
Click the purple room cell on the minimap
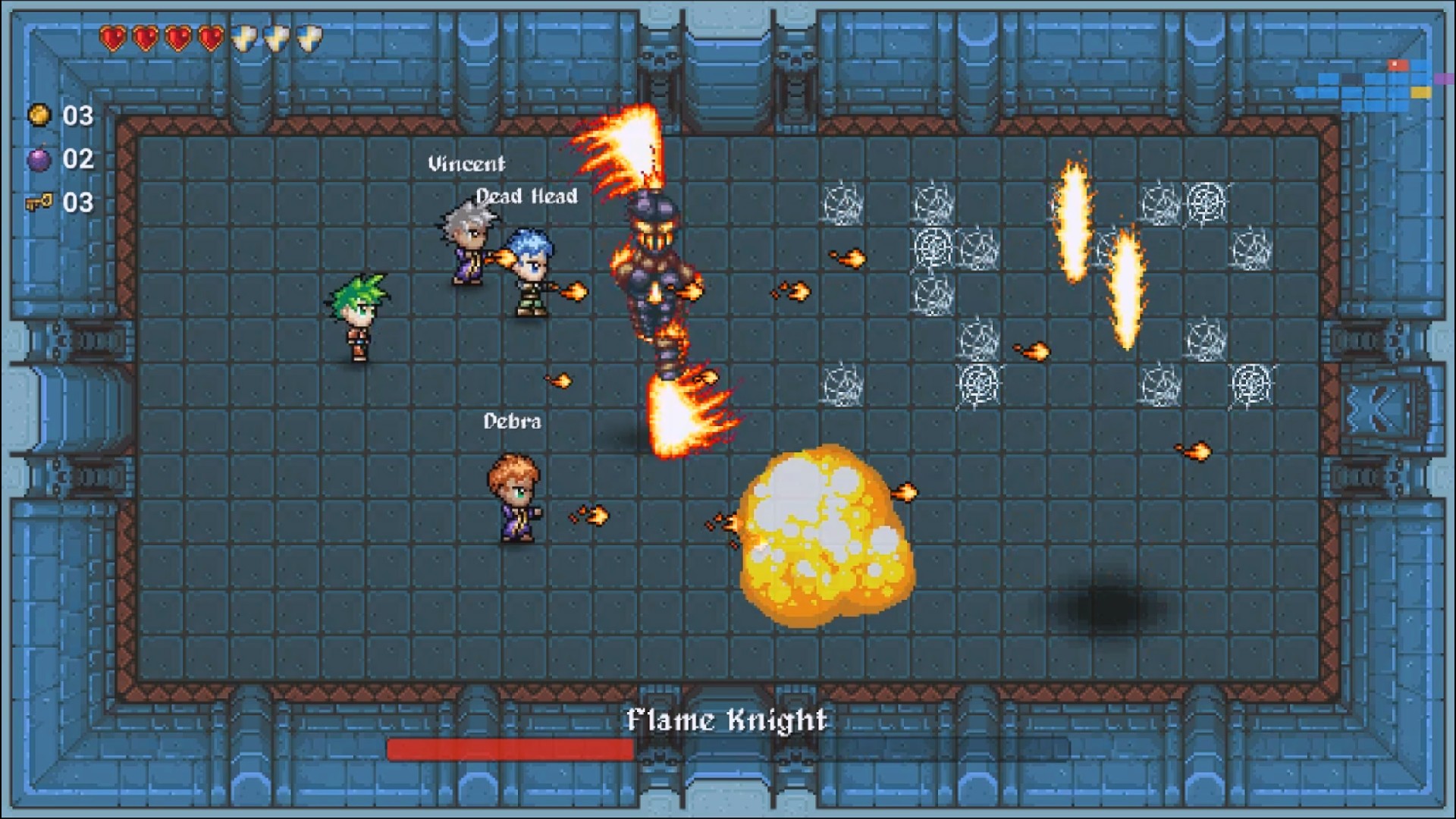pos(1445,79)
